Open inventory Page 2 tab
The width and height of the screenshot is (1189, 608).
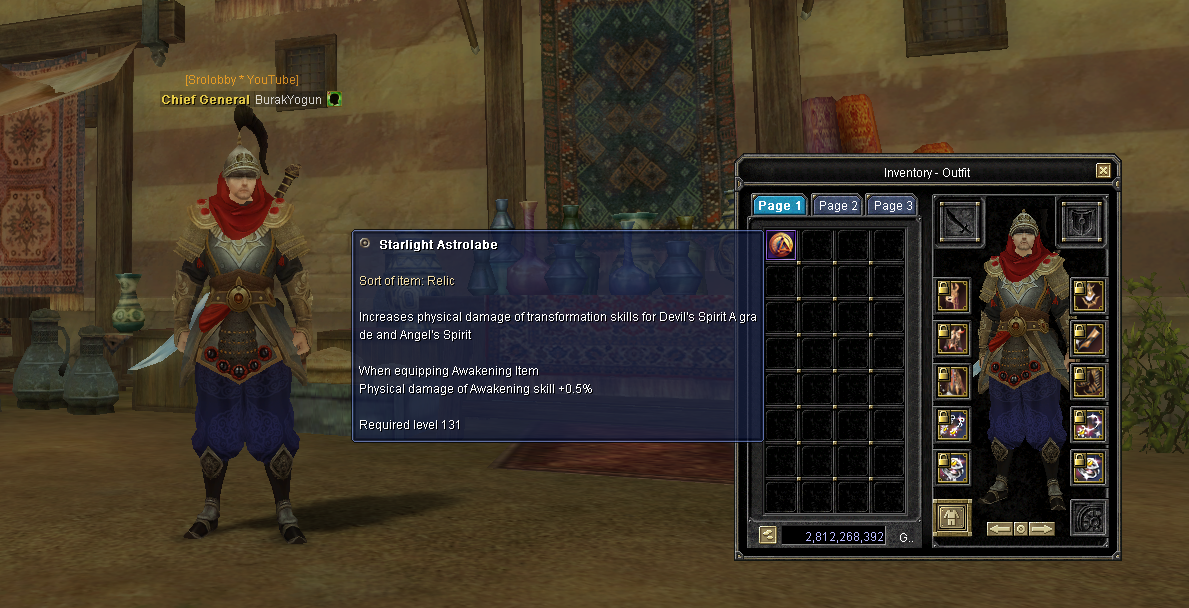[x=838, y=206]
